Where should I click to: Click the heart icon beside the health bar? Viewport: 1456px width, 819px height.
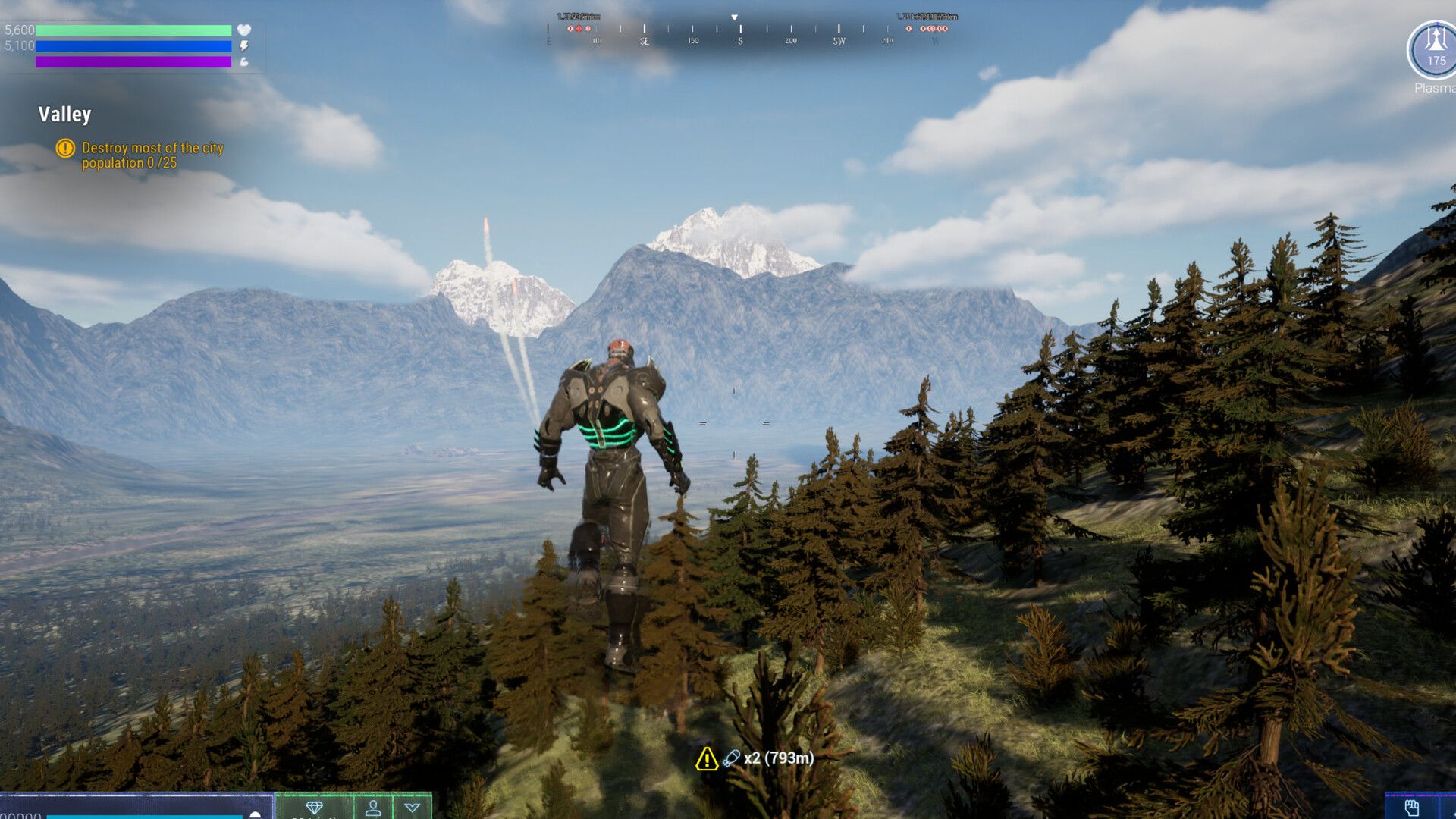(243, 30)
